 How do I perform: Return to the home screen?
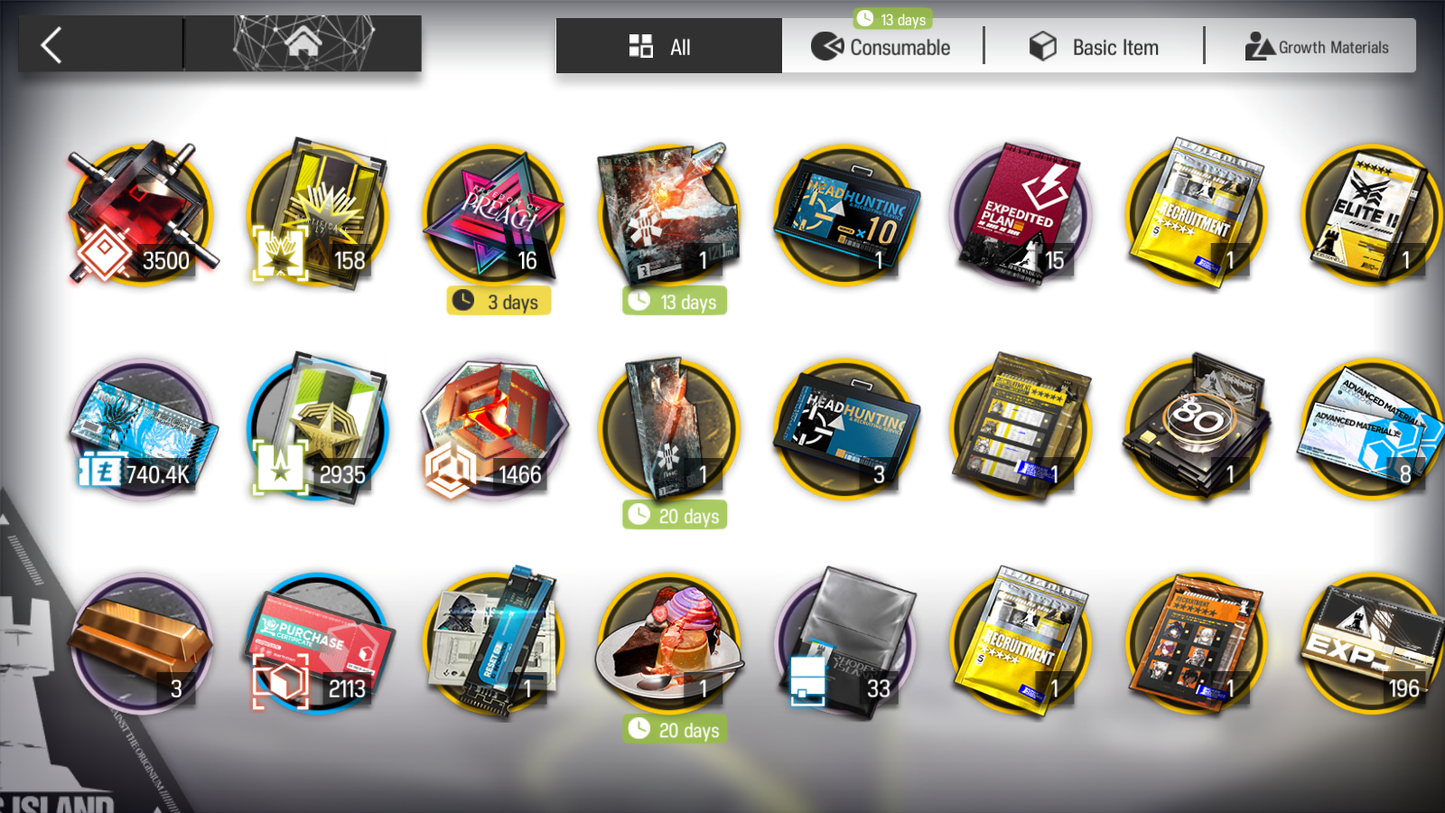click(x=302, y=44)
